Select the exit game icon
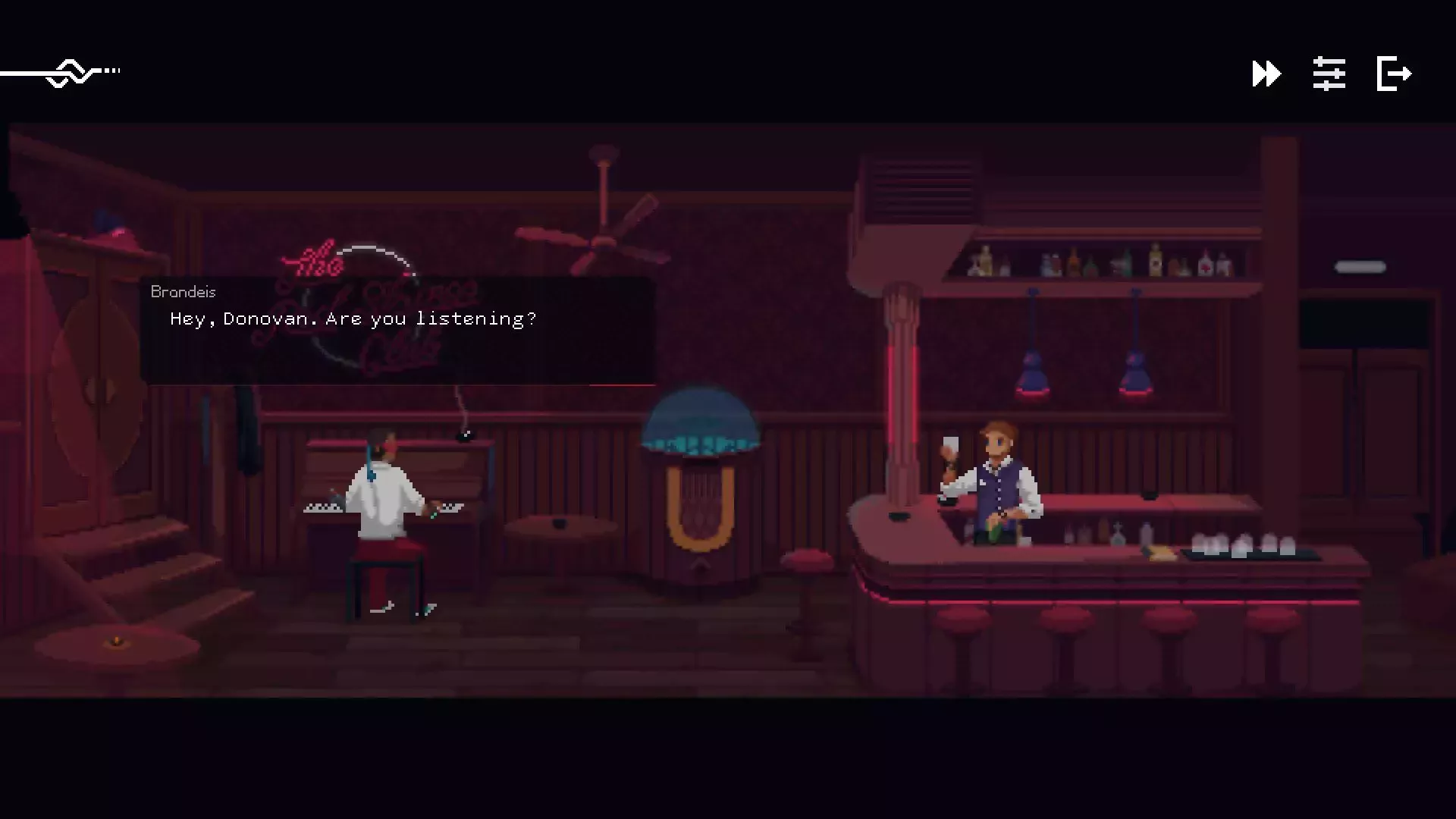 tap(1394, 74)
